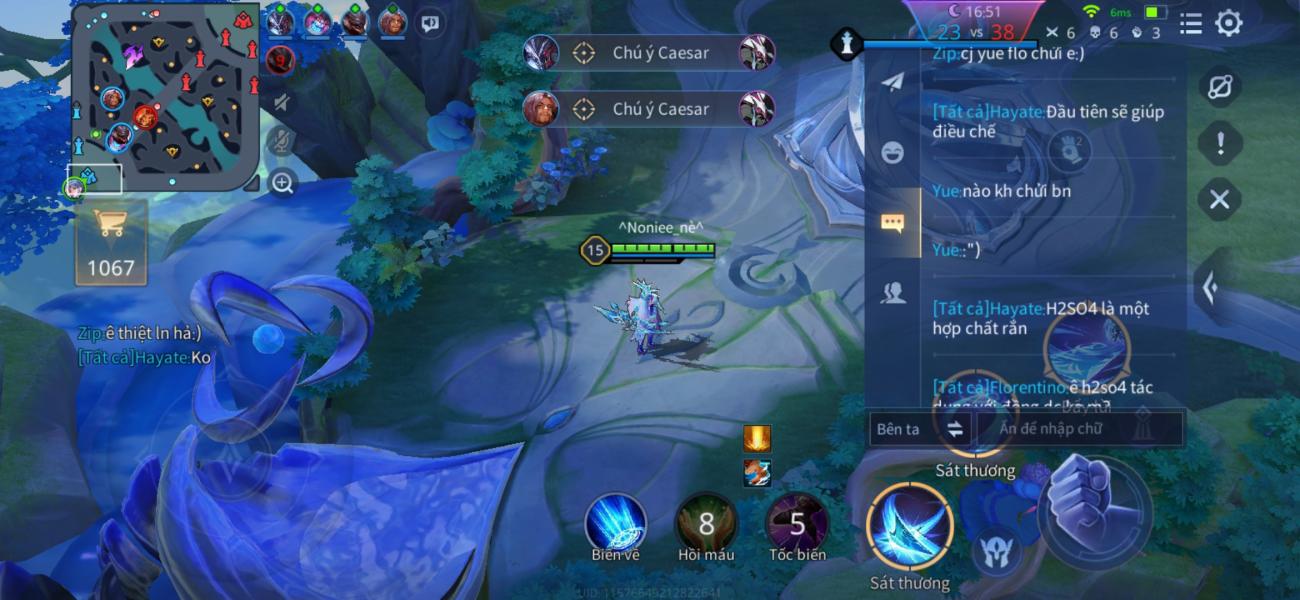This screenshot has height=600, width=1300.
Task: Open the settings gear
Action: [x=1229, y=23]
